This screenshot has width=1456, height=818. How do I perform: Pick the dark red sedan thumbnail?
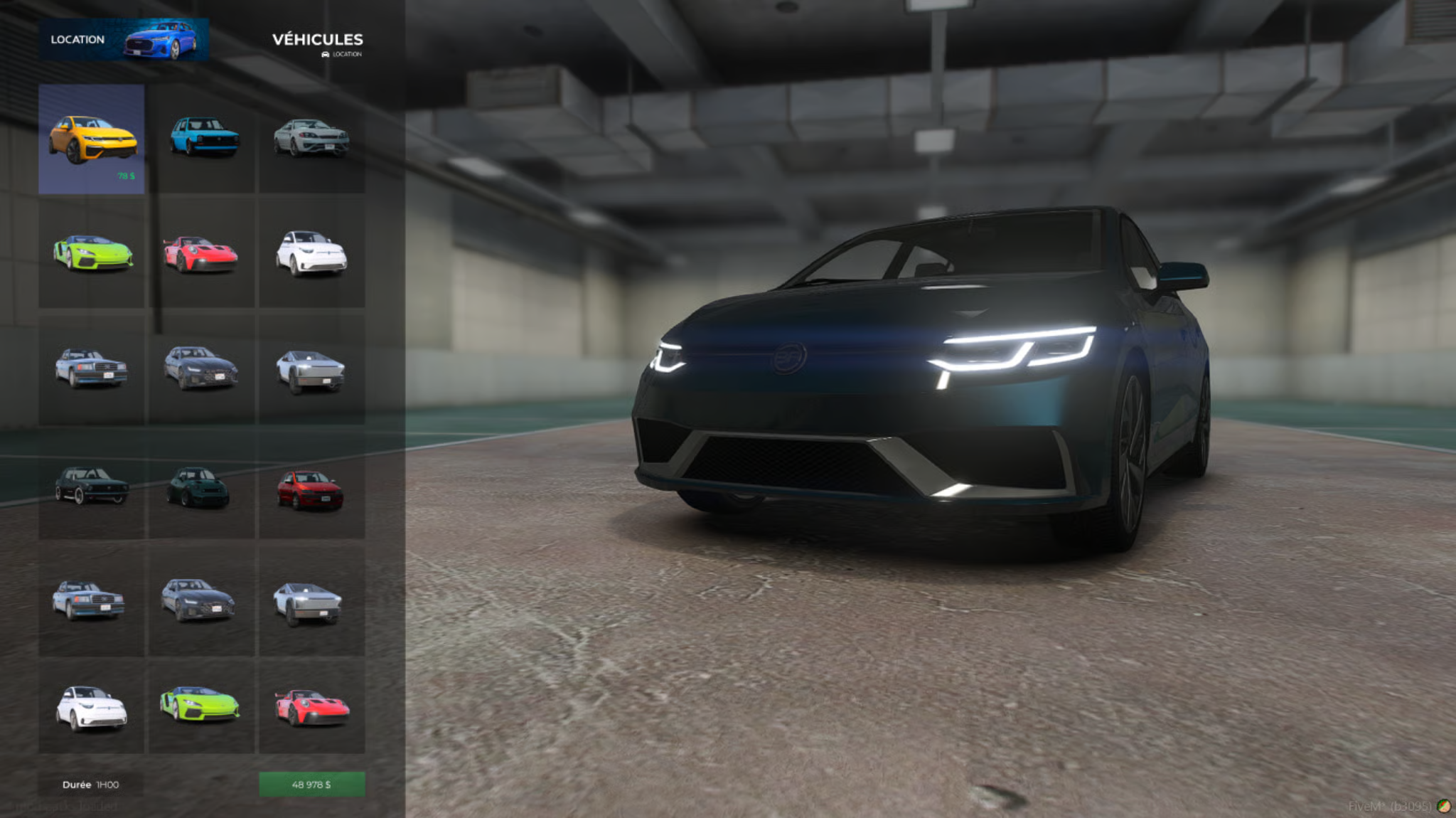[311, 489]
